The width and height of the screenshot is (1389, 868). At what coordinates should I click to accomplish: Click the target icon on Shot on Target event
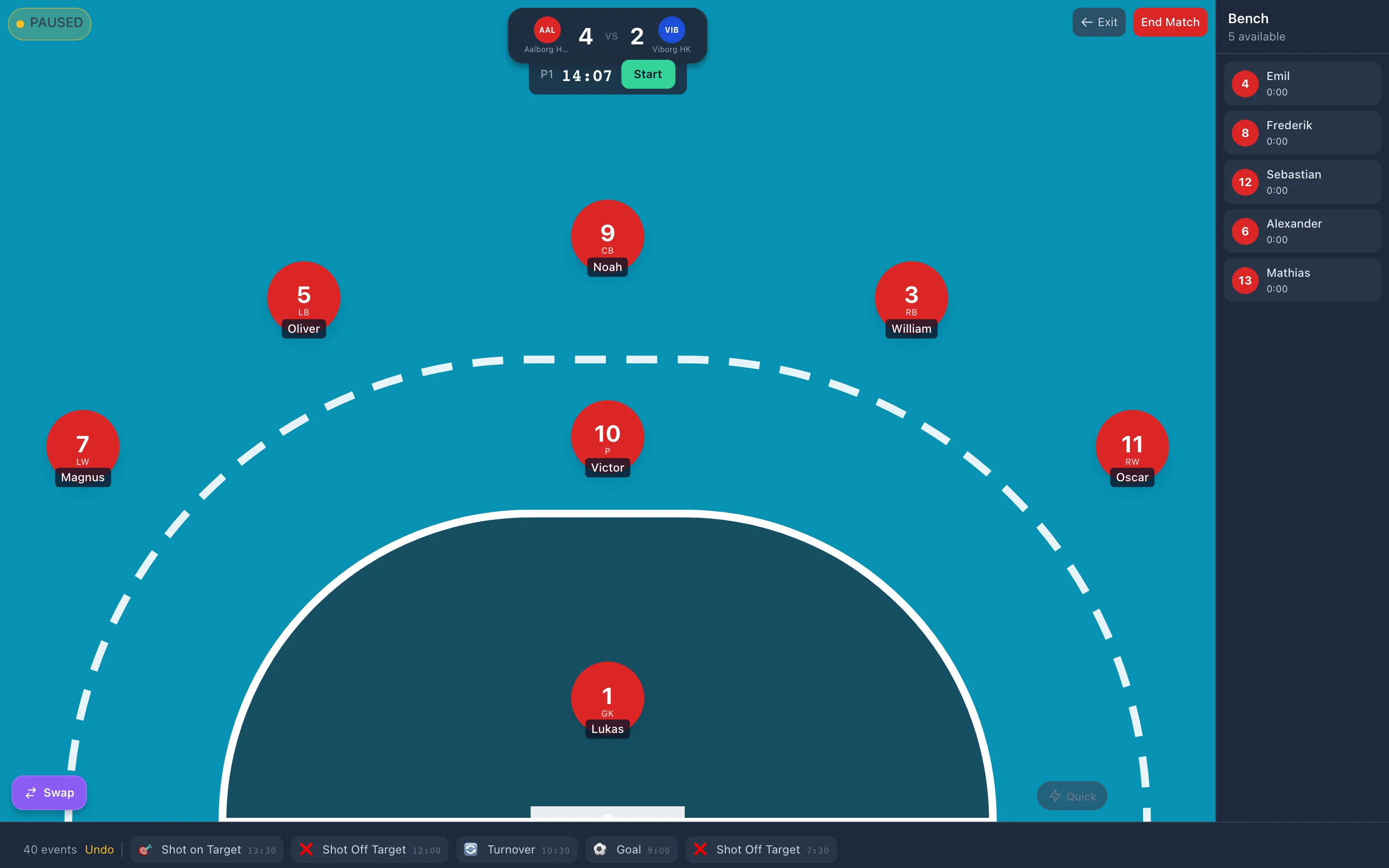146,849
